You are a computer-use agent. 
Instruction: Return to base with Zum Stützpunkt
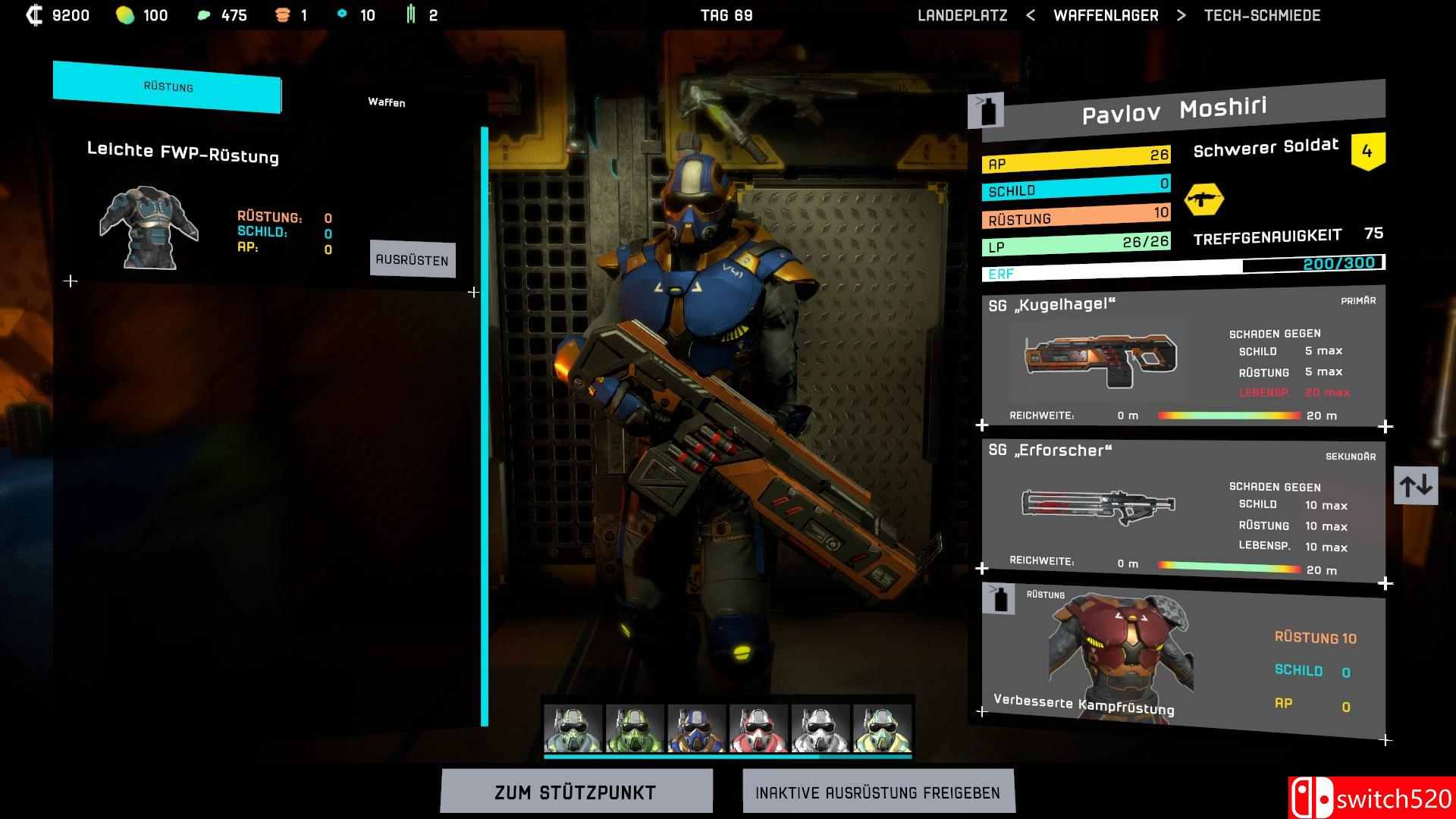click(x=576, y=792)
